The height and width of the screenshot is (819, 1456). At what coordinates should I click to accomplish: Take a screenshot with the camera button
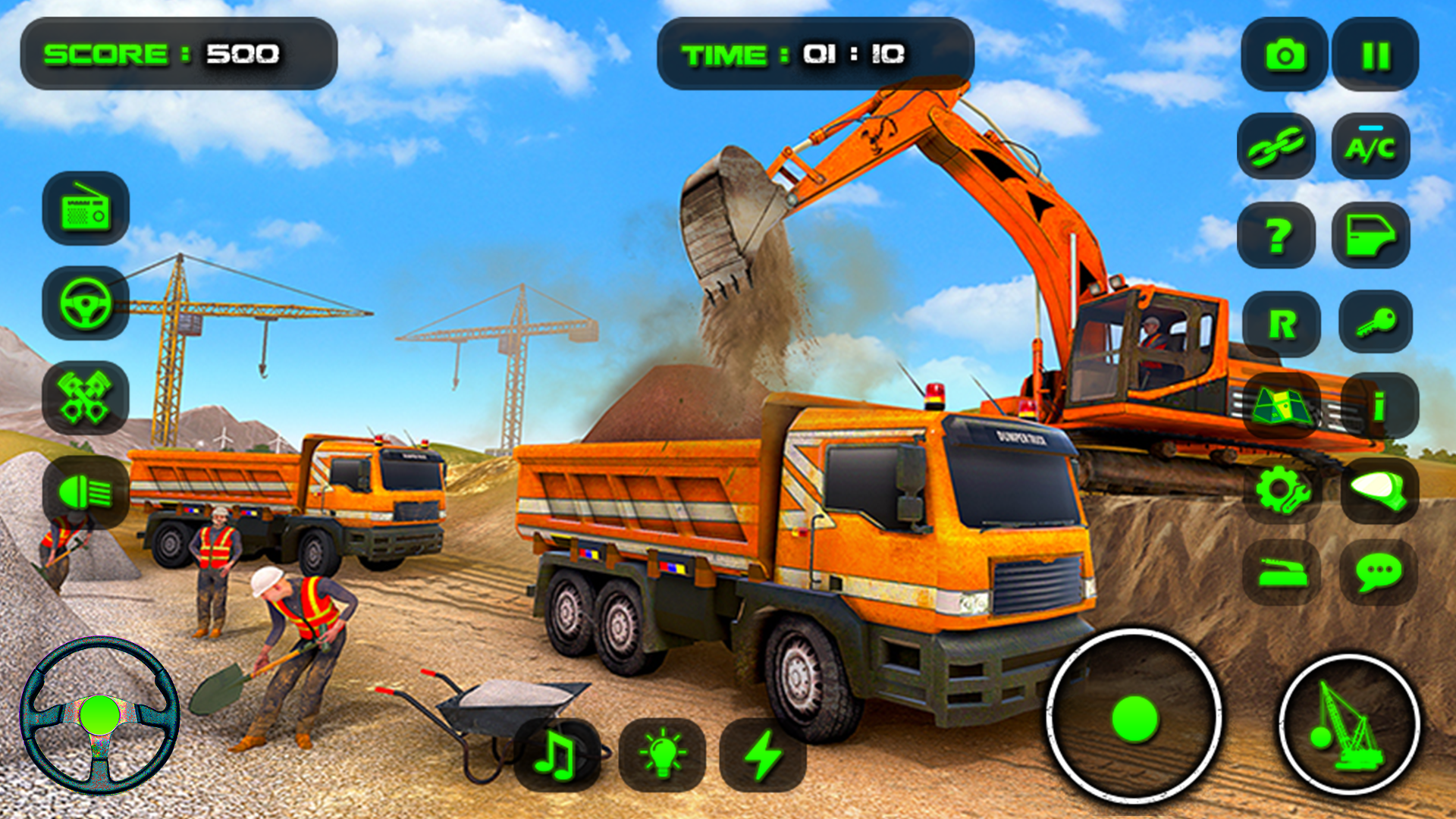point(1285,55)
